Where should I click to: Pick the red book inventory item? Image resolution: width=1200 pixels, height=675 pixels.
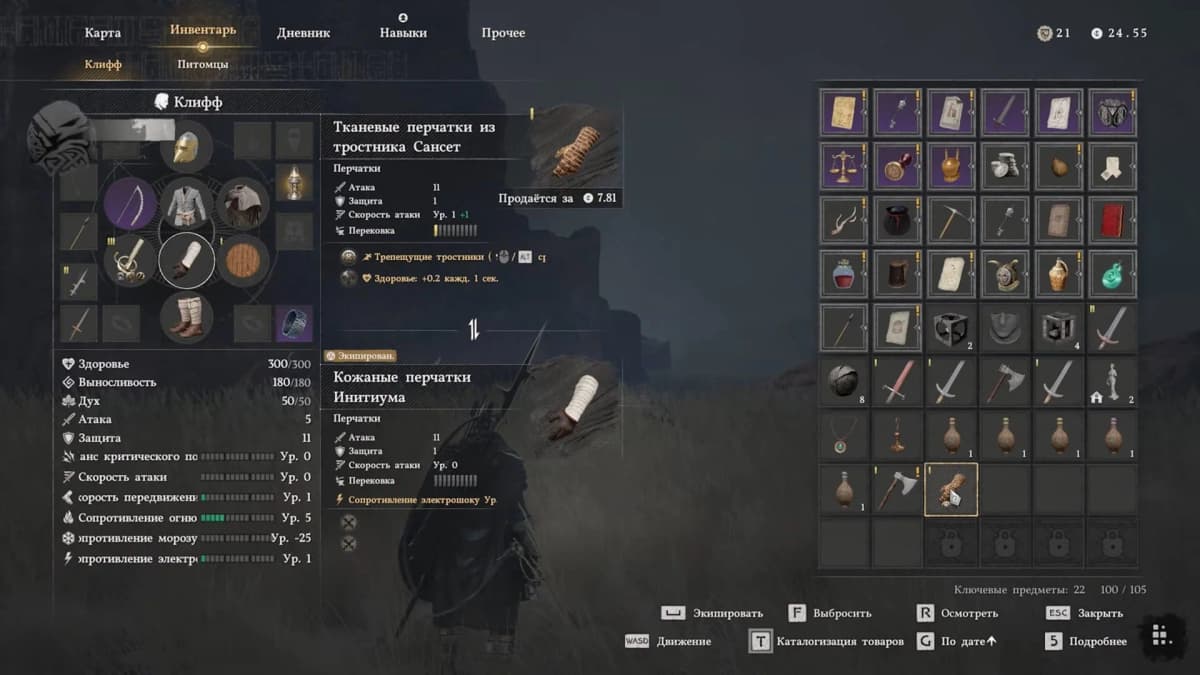(1113, 219)
